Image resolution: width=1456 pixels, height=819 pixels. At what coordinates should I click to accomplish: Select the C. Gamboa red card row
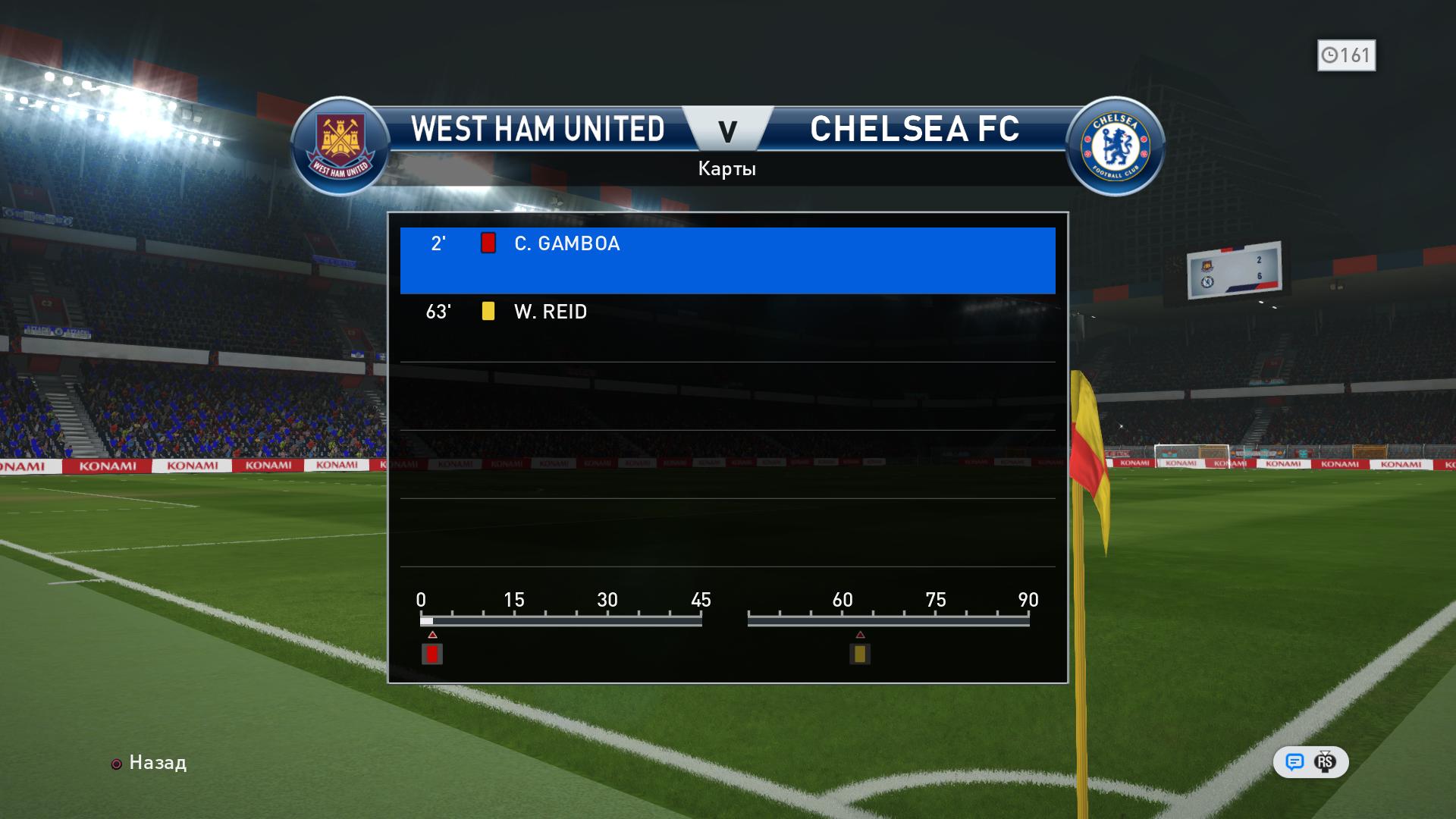(726, 259)
